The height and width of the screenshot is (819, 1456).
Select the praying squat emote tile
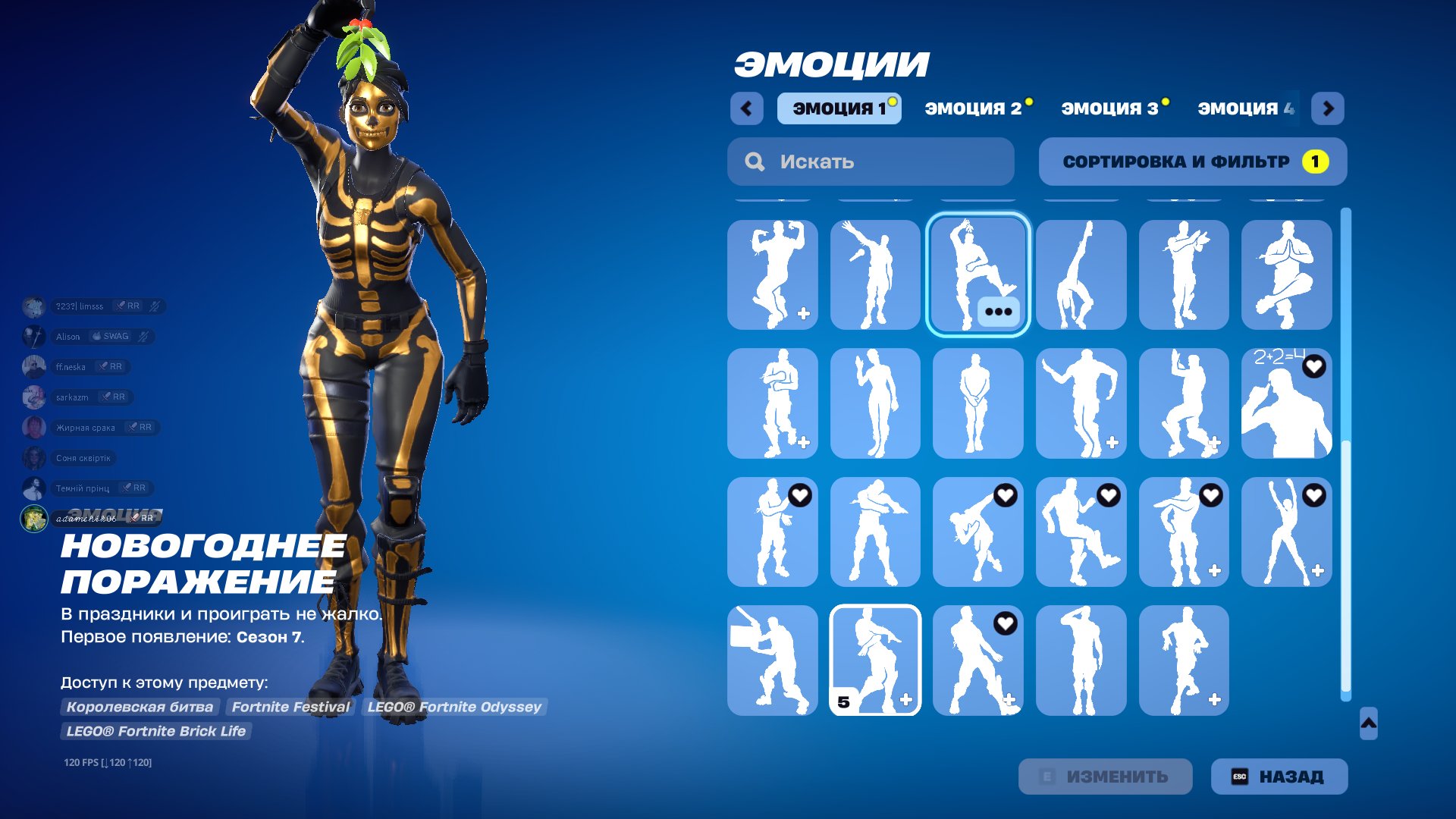tap(1286, 275)
